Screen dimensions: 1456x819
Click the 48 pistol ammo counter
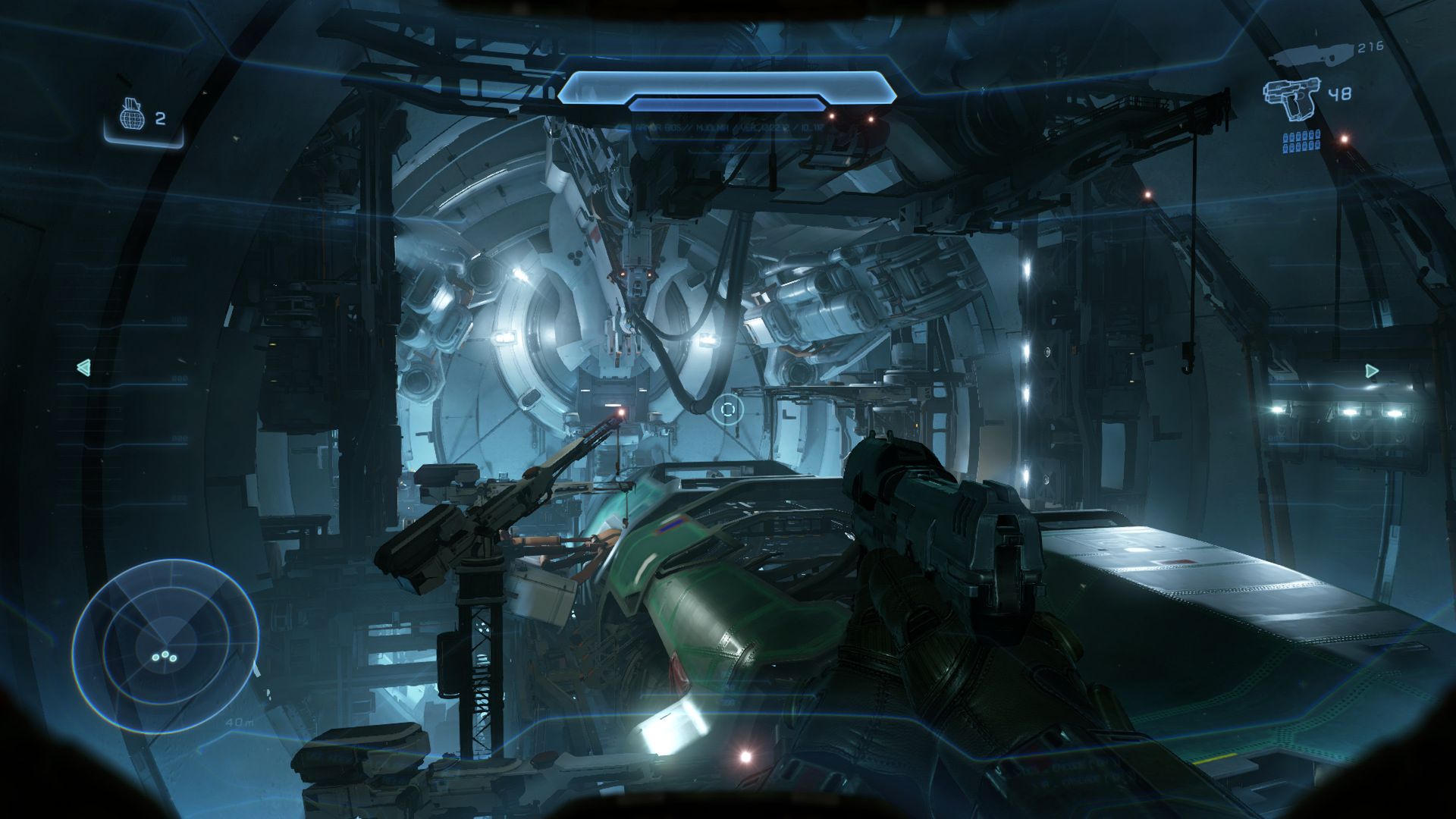tap(1341, 93)
